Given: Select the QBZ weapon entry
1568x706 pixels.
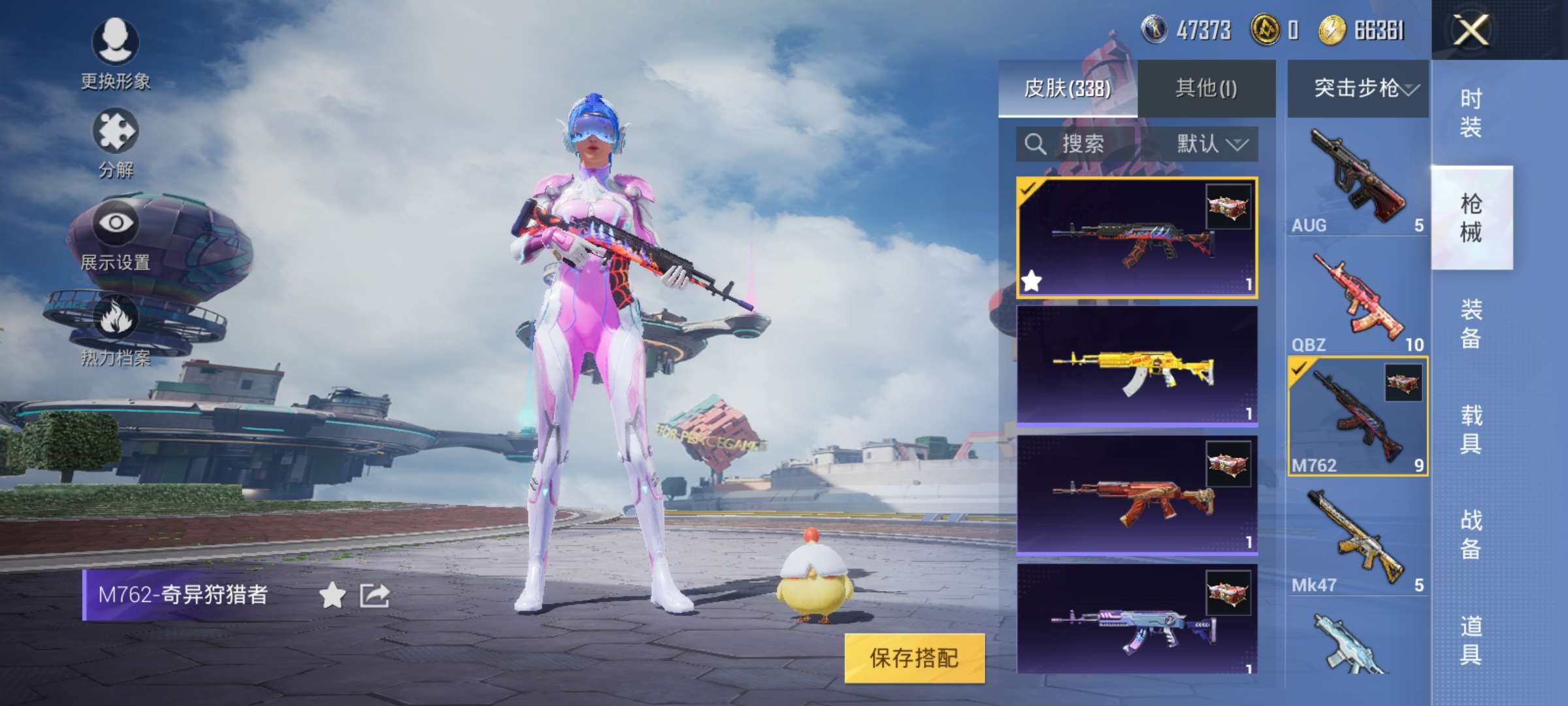Looking at the screenshot, I should (x=1358, y=299).
